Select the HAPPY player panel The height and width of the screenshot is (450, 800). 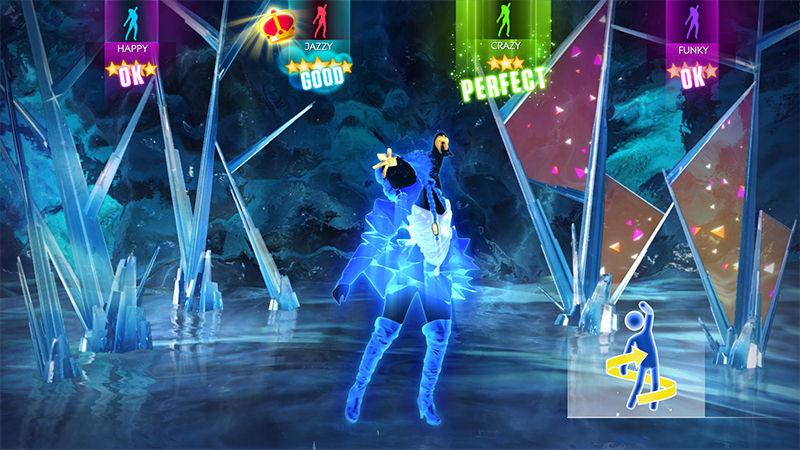(132, 30)
